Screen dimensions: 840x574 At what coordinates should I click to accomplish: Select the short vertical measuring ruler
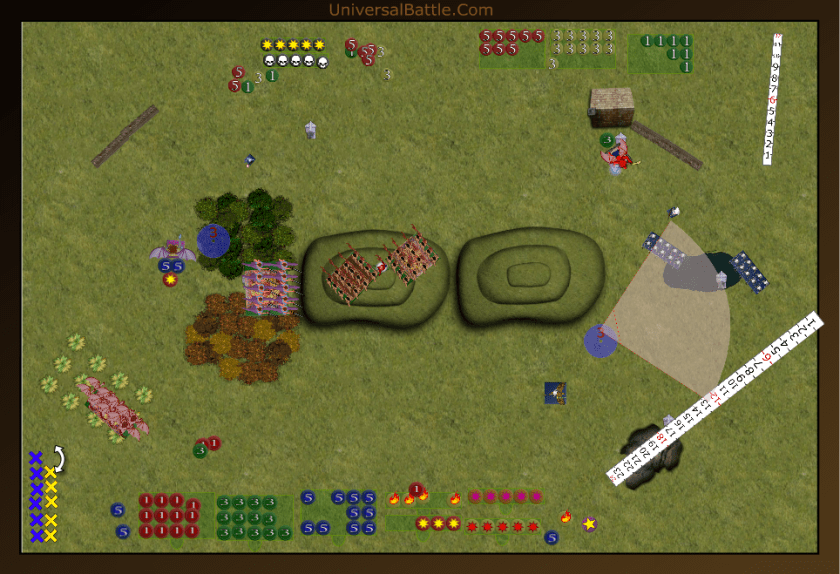[x=772, y=98]
